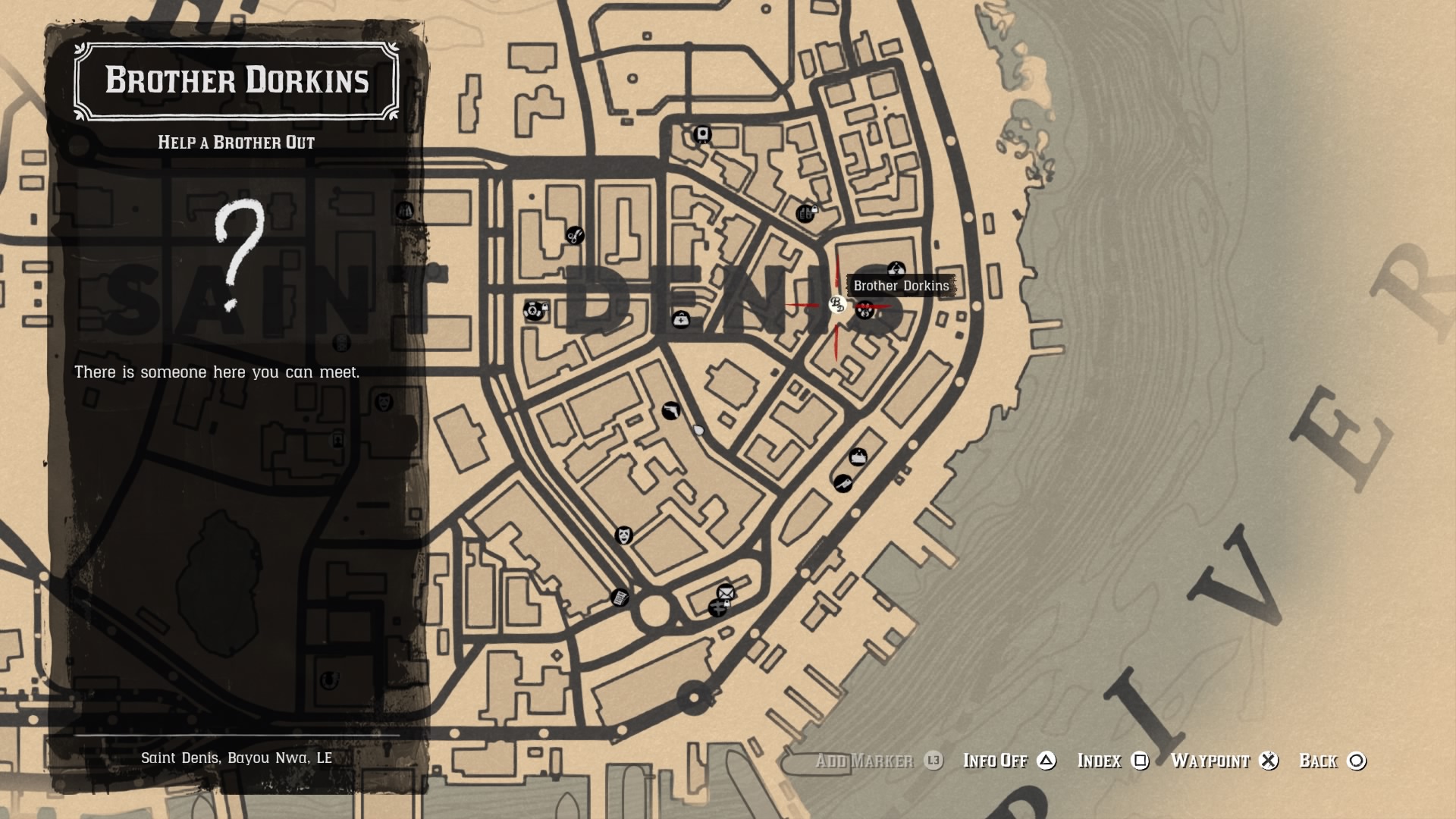Select the Brother Dorkins info panel title
Image resolution: width=1456 pixels, height=819 pixels.
[237, 81]
